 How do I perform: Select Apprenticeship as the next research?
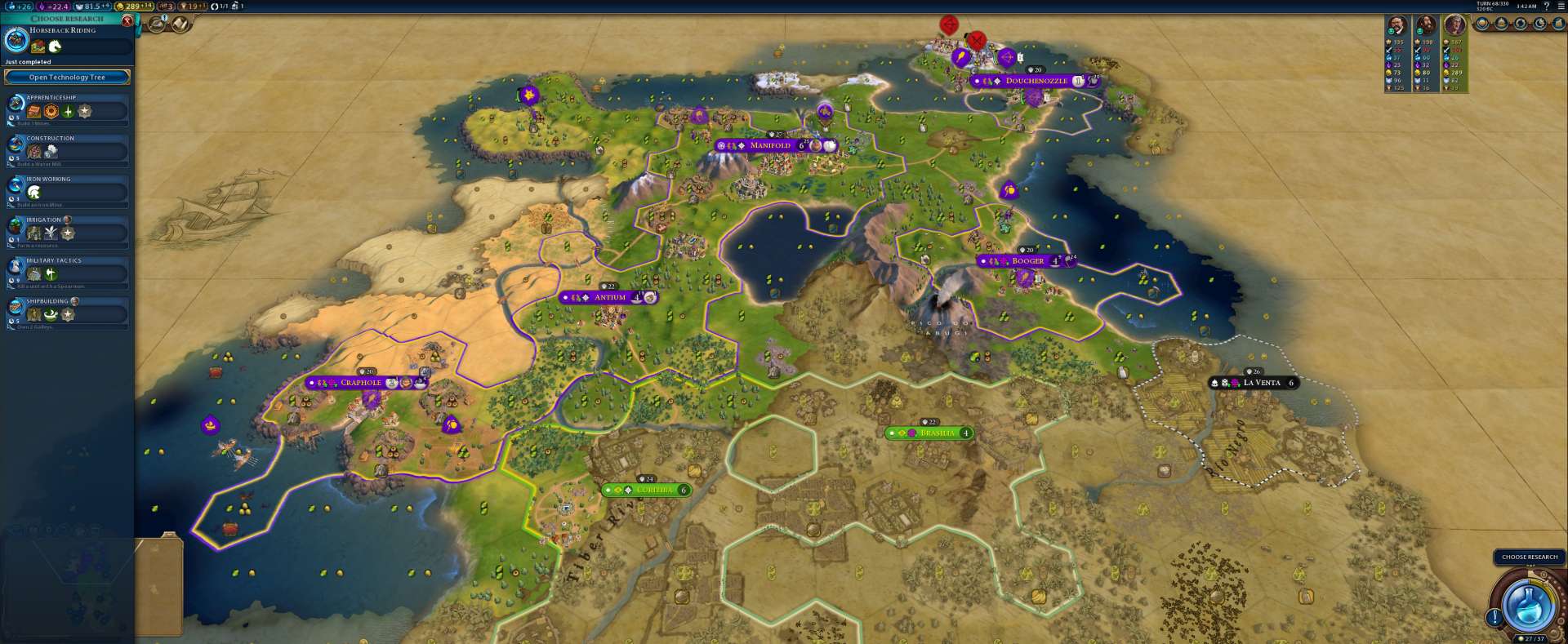[x=69, y=109]
